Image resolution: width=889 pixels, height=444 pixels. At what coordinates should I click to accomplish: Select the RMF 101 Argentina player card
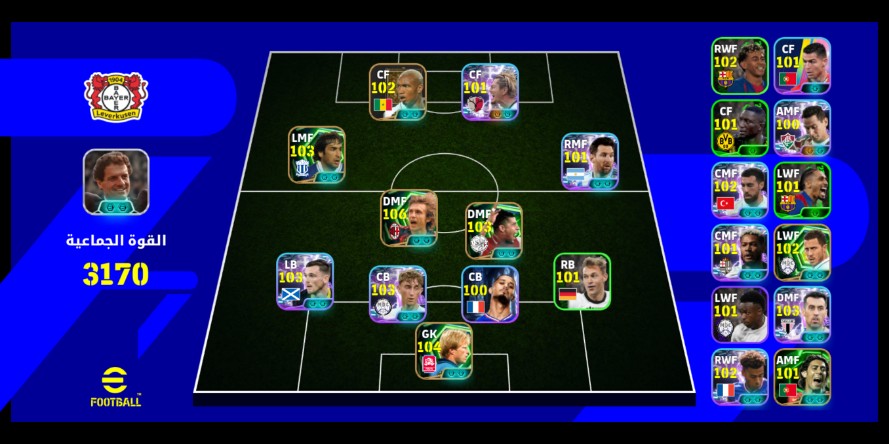589,161
